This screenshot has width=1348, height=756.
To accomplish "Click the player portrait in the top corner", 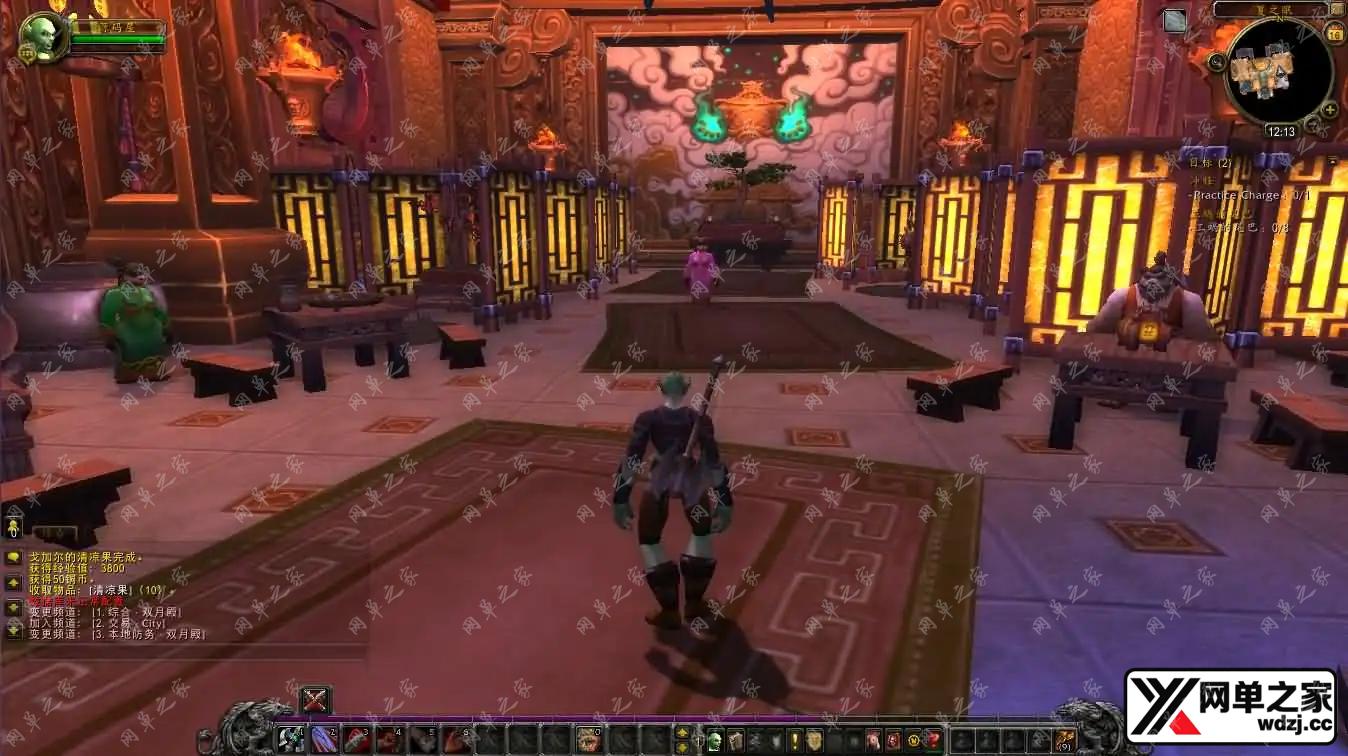I will pos(42,36).
